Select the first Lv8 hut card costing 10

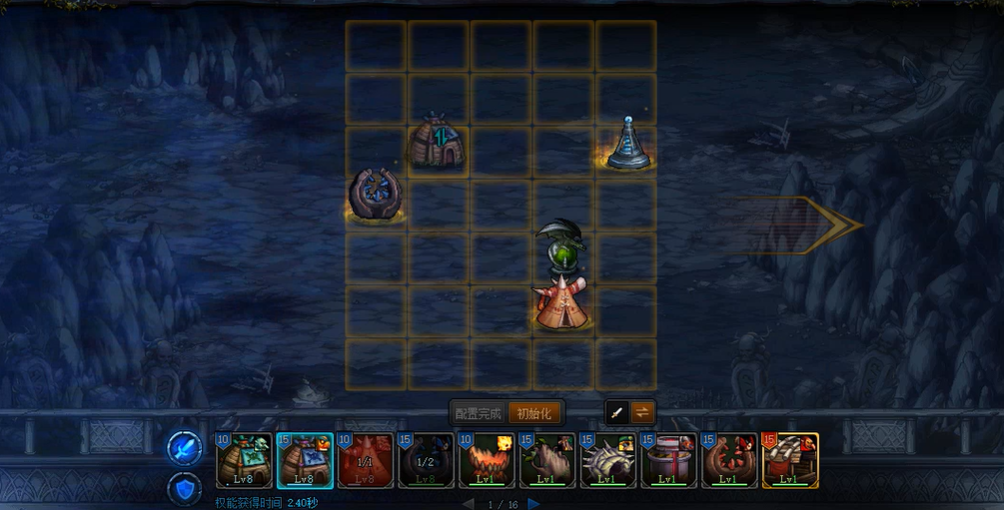point(244,460)
